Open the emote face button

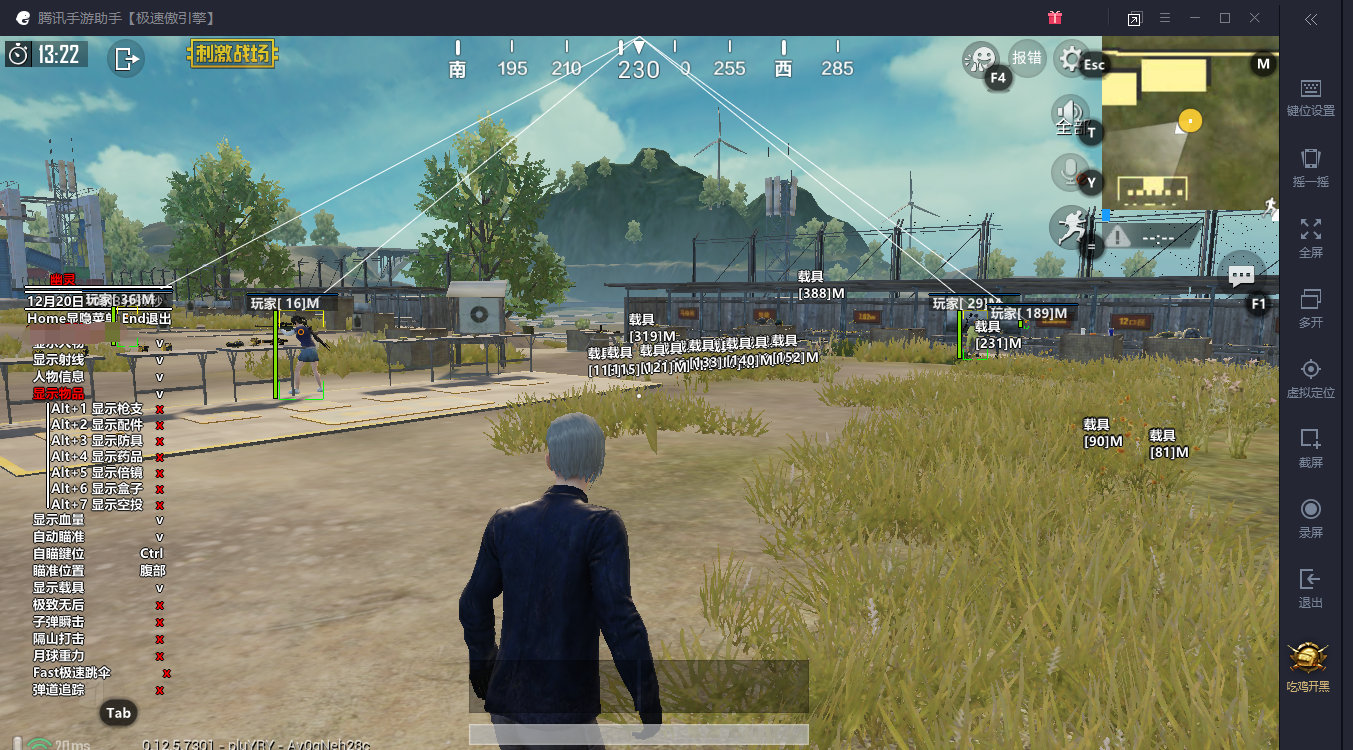tap(979, 58)
